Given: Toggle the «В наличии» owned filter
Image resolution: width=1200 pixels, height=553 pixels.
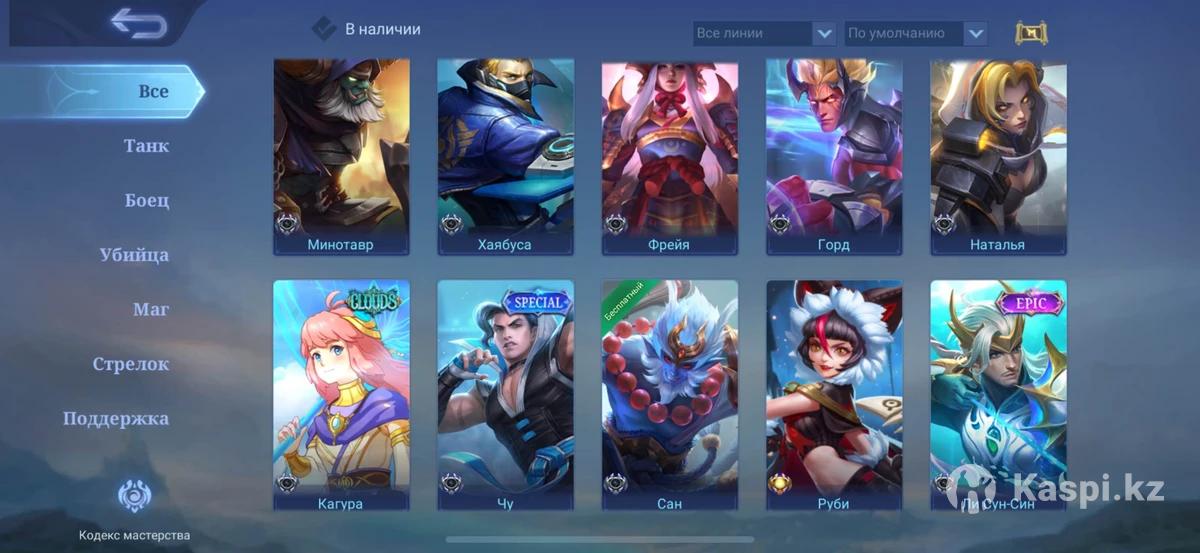Looking at the screenshot, I should (x=324, y=29).
